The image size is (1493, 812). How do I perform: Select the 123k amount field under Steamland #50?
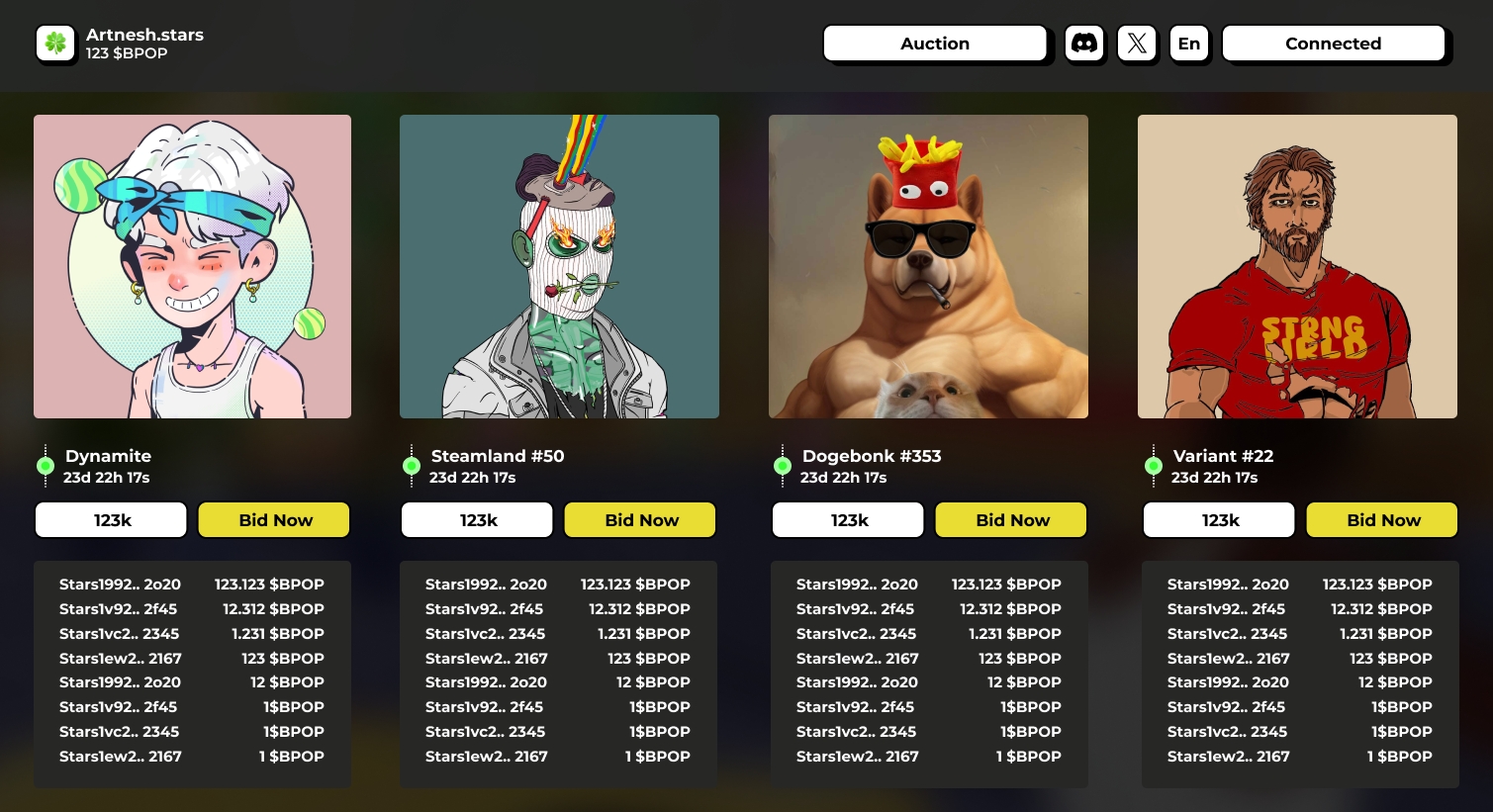(x=477, y=520)
